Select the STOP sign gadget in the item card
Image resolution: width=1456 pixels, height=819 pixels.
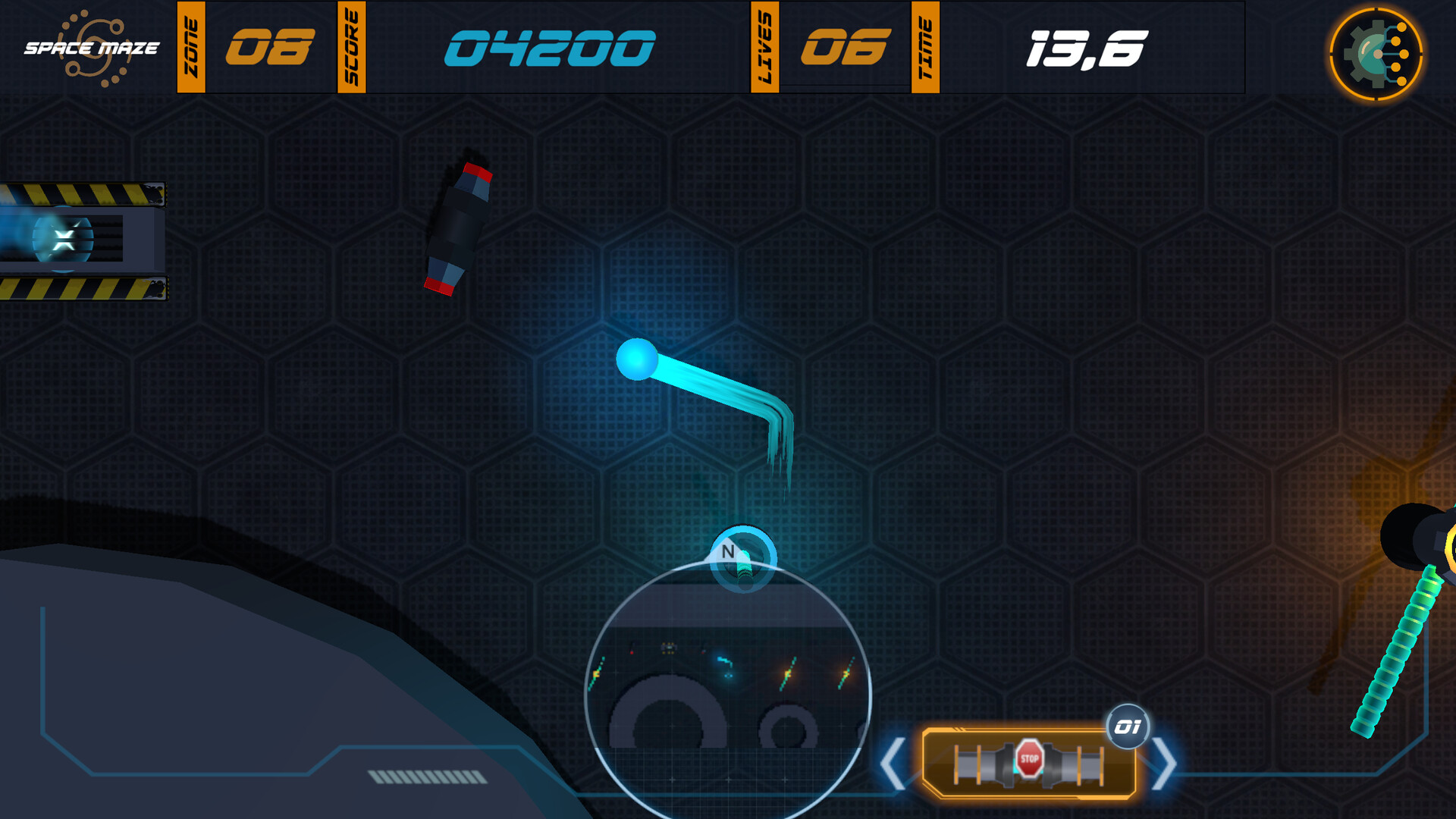pyautogui.click(x=1031, y=757)
